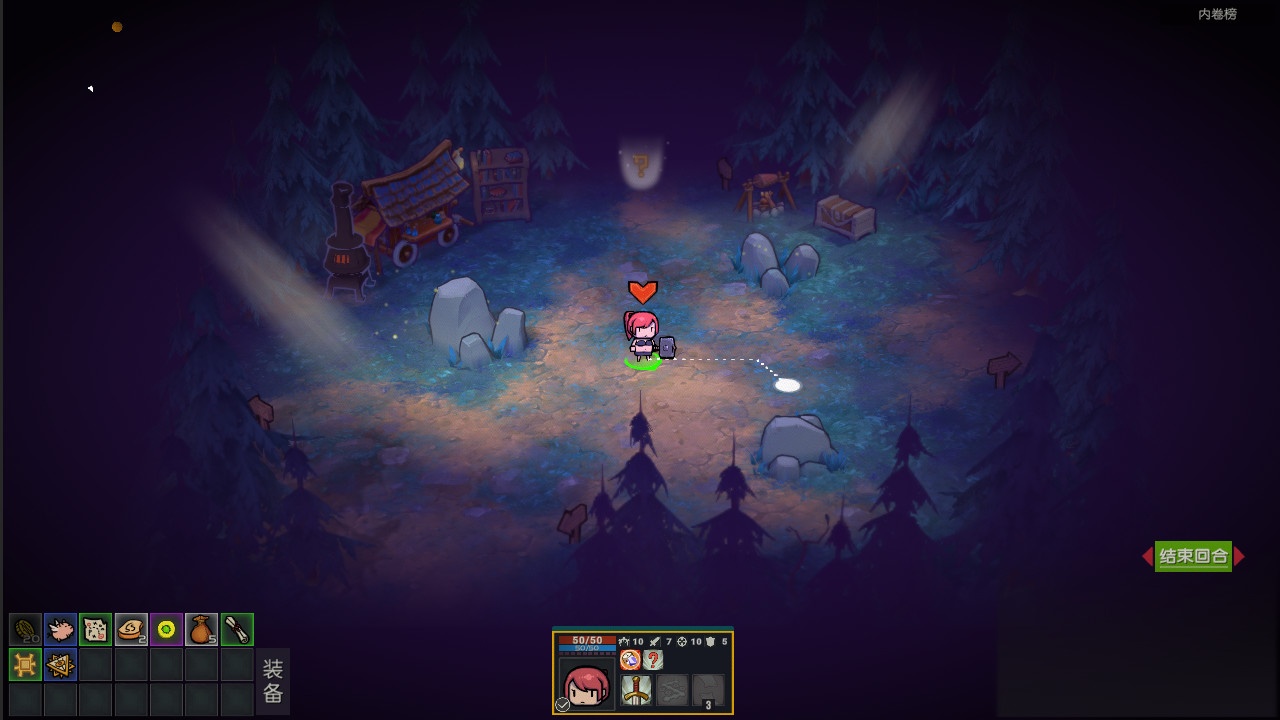Activate the sword attack skill
Viewport: 1280px width, 720px height.
pyautogui.click(x=636, y=689)
